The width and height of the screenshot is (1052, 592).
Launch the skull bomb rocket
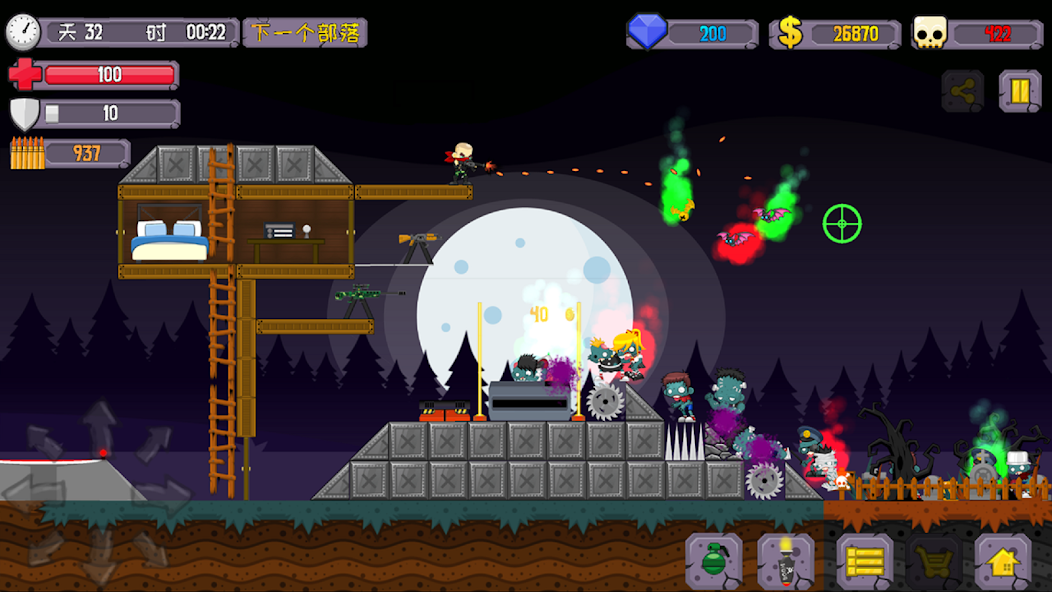click(785, 561)
